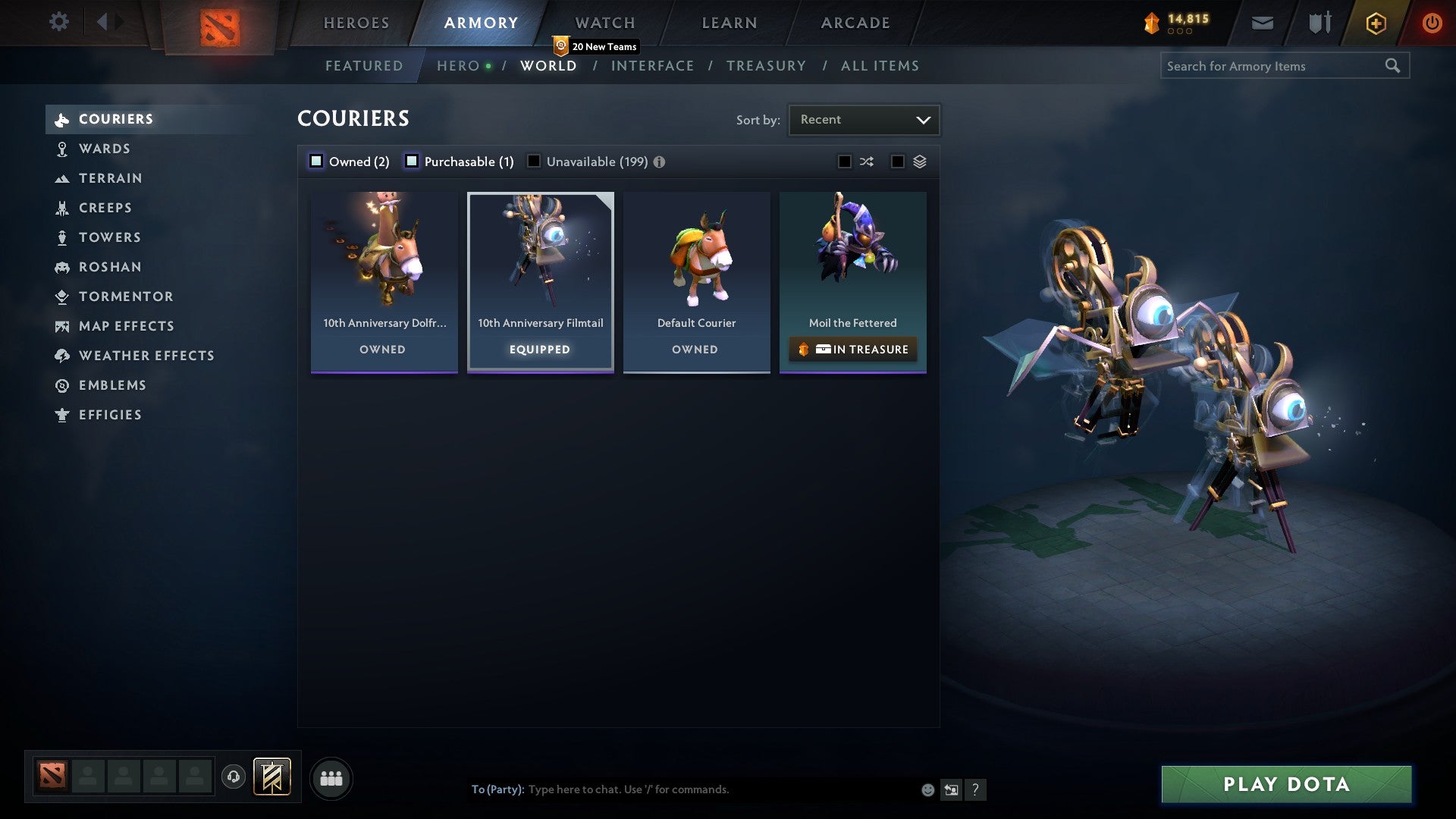Image resolution: width=1456 pixels, height=819 pixels.
Task: Open the layered style selector icon
Action: click(920, 162)
